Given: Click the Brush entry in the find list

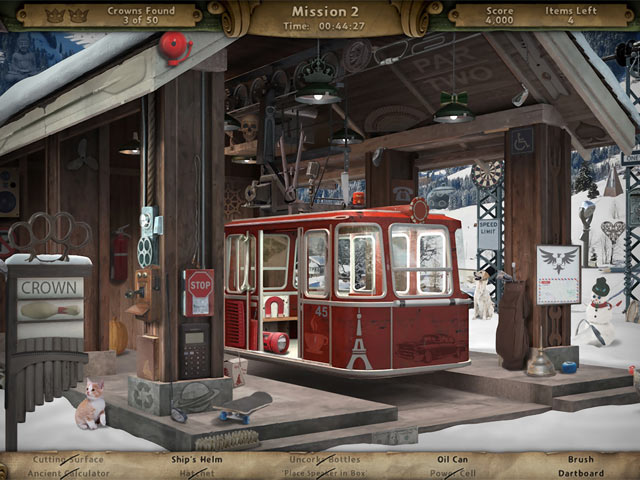Looking at the screenshot, I should click(x=581, y=460).
